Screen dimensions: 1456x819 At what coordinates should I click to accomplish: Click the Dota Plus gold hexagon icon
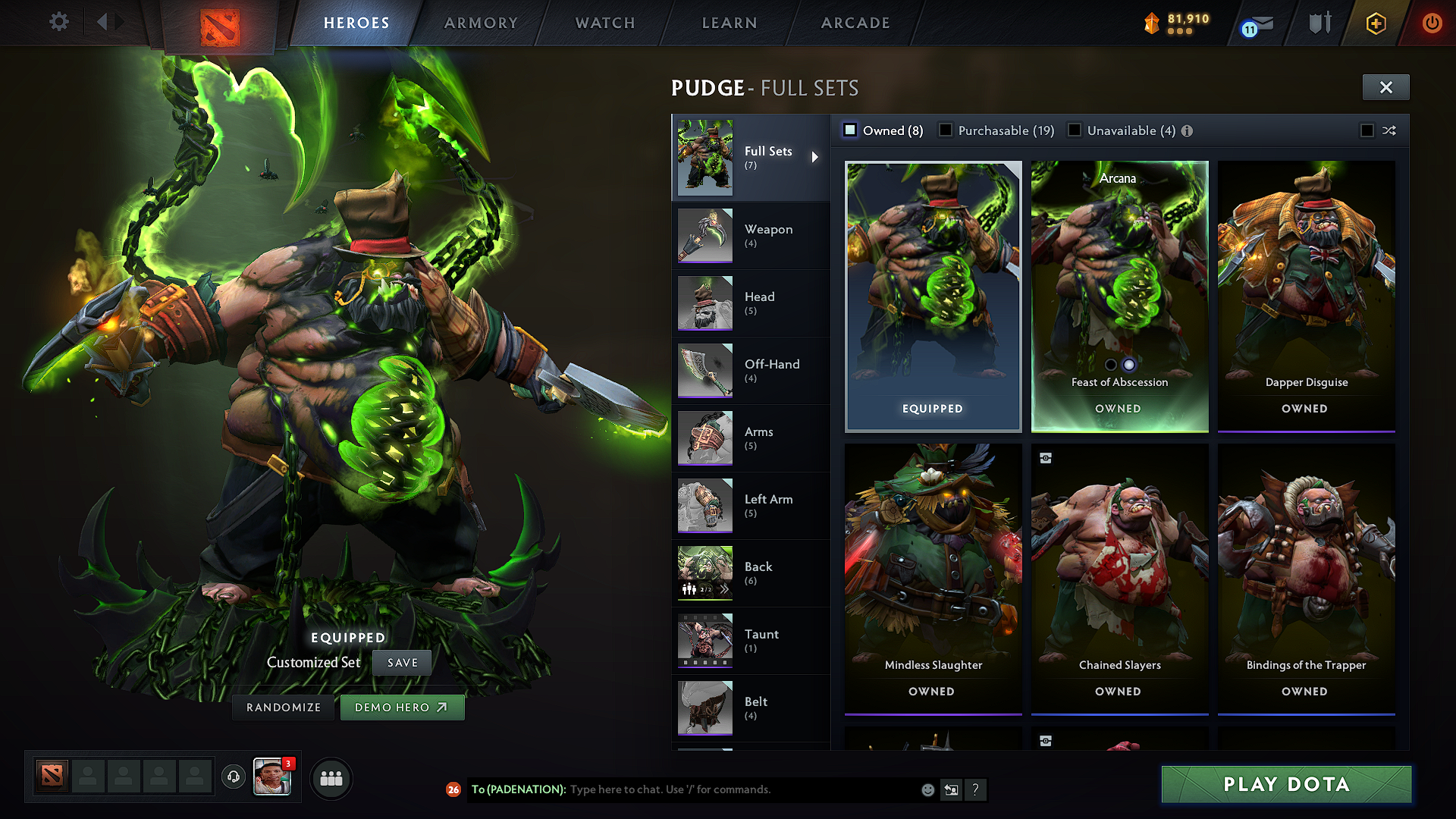pyautogui.click(x=1376, y=23)
